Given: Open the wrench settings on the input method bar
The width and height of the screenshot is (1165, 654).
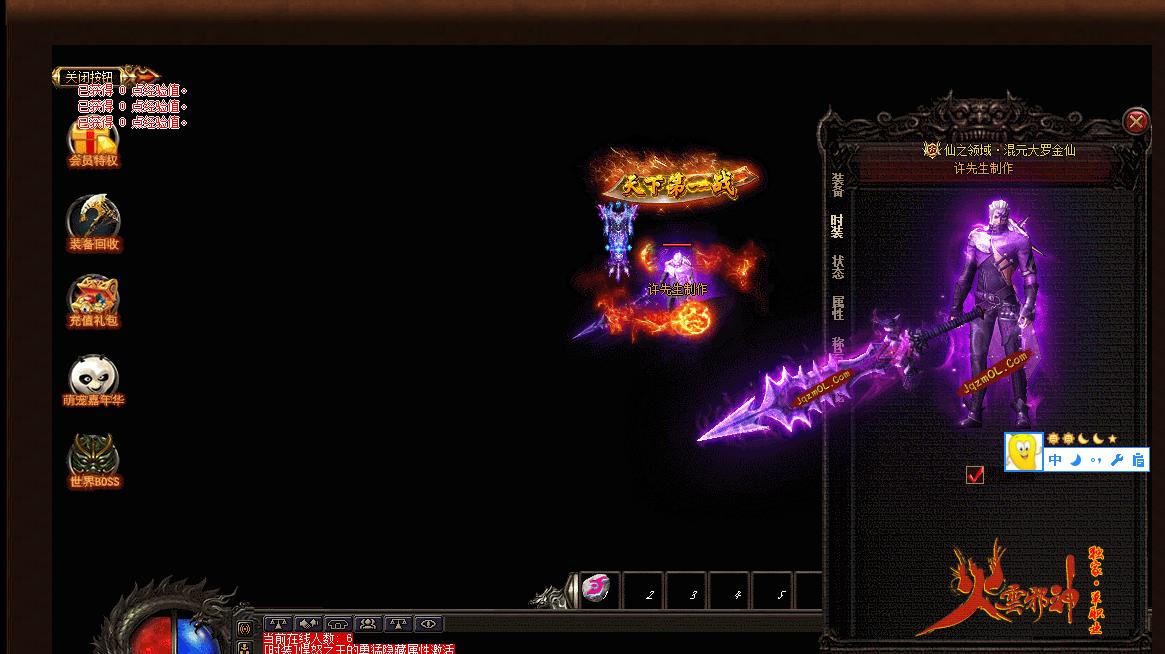Looking at the screenshot, I should pos(1117,461).
